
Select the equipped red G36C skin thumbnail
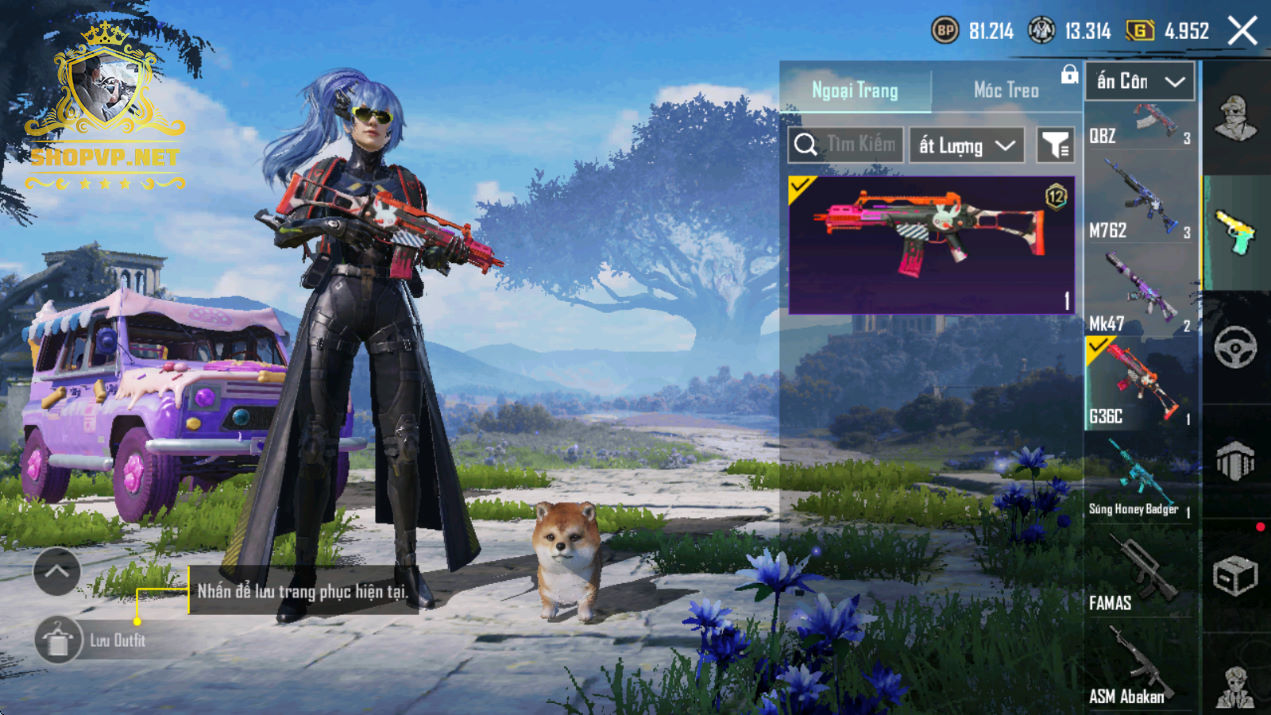pos(931,245)
